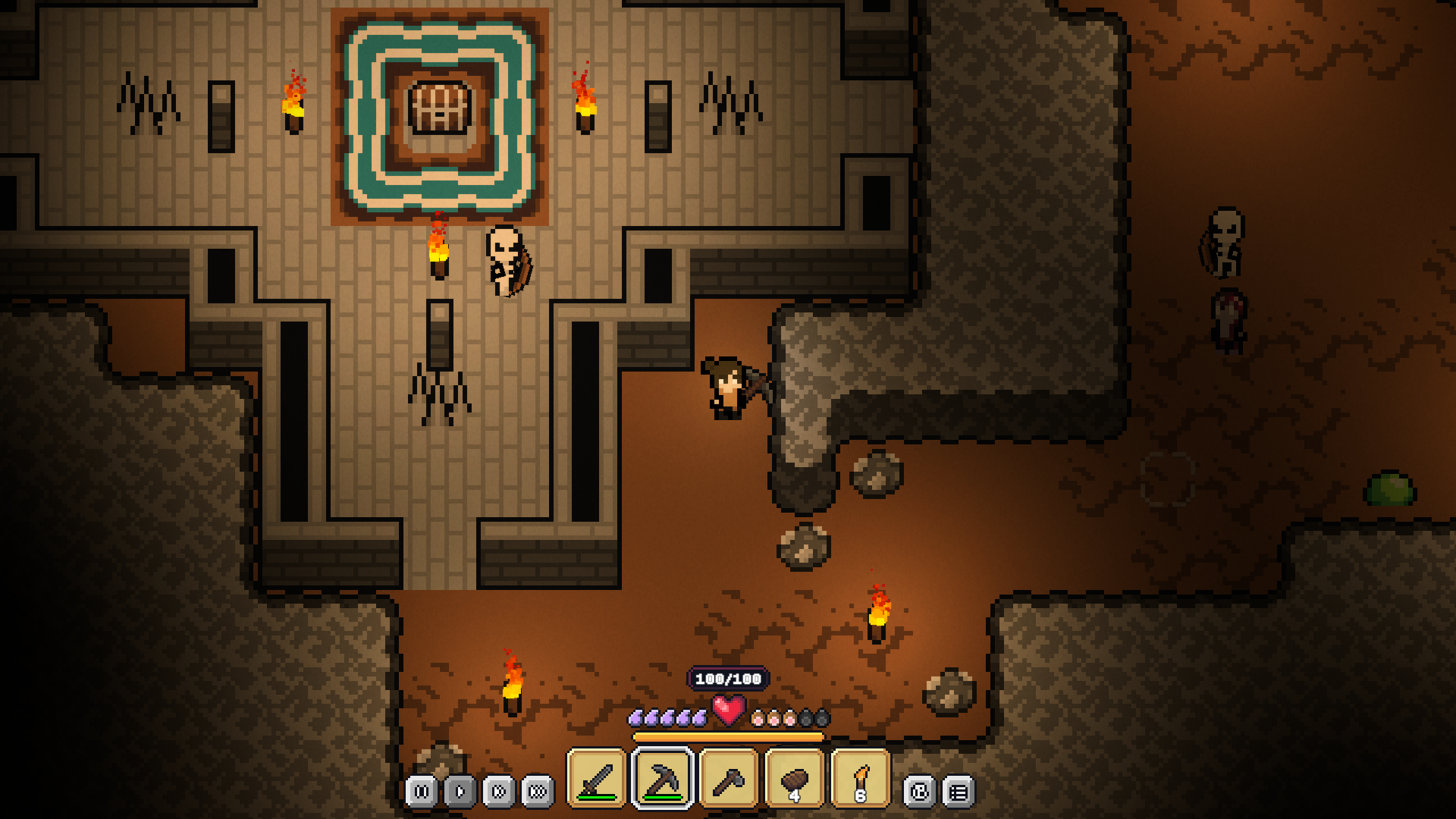The height and width of the screenshot is (819, 1456).
Task: Select the pickaxe hotbar slot
Action: [x=663, y=778]
